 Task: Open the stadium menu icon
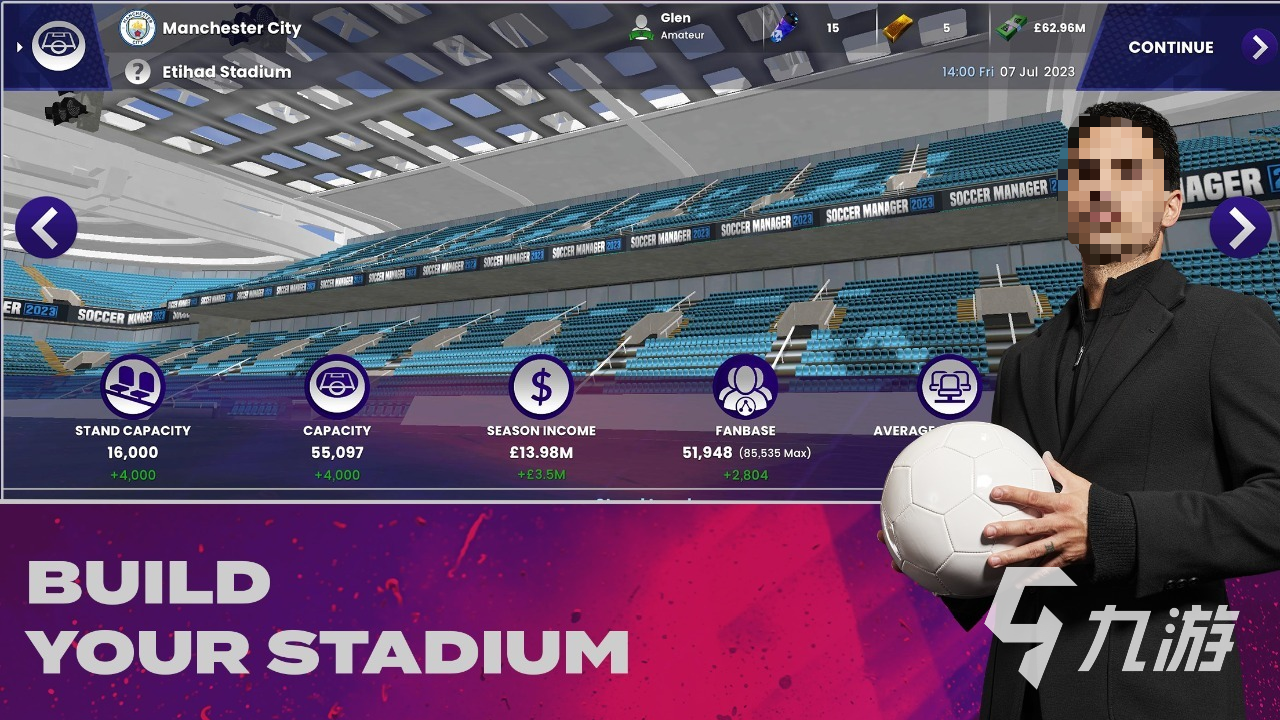pyautogui.click(x=58, y=44)
